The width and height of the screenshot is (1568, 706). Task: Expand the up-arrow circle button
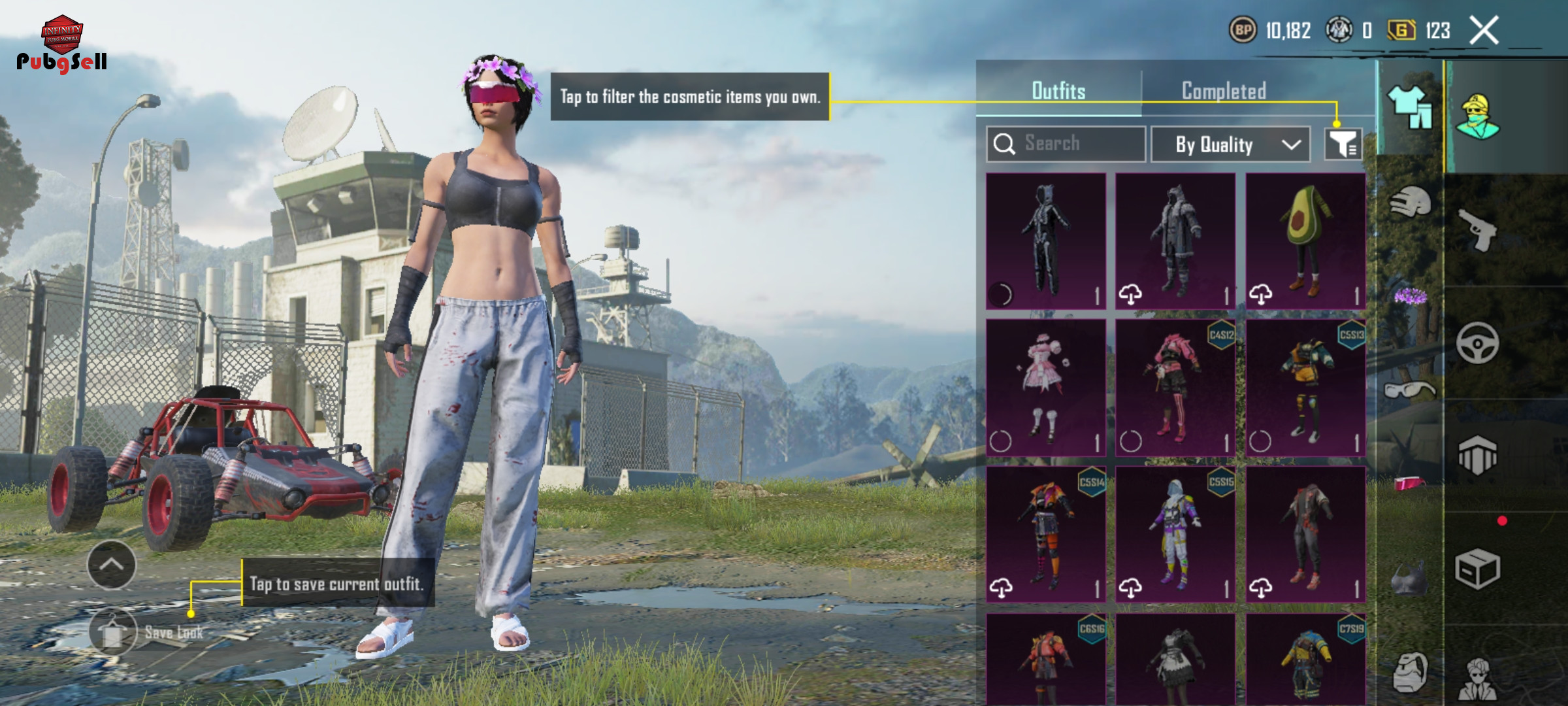click(x=111, y=565)
